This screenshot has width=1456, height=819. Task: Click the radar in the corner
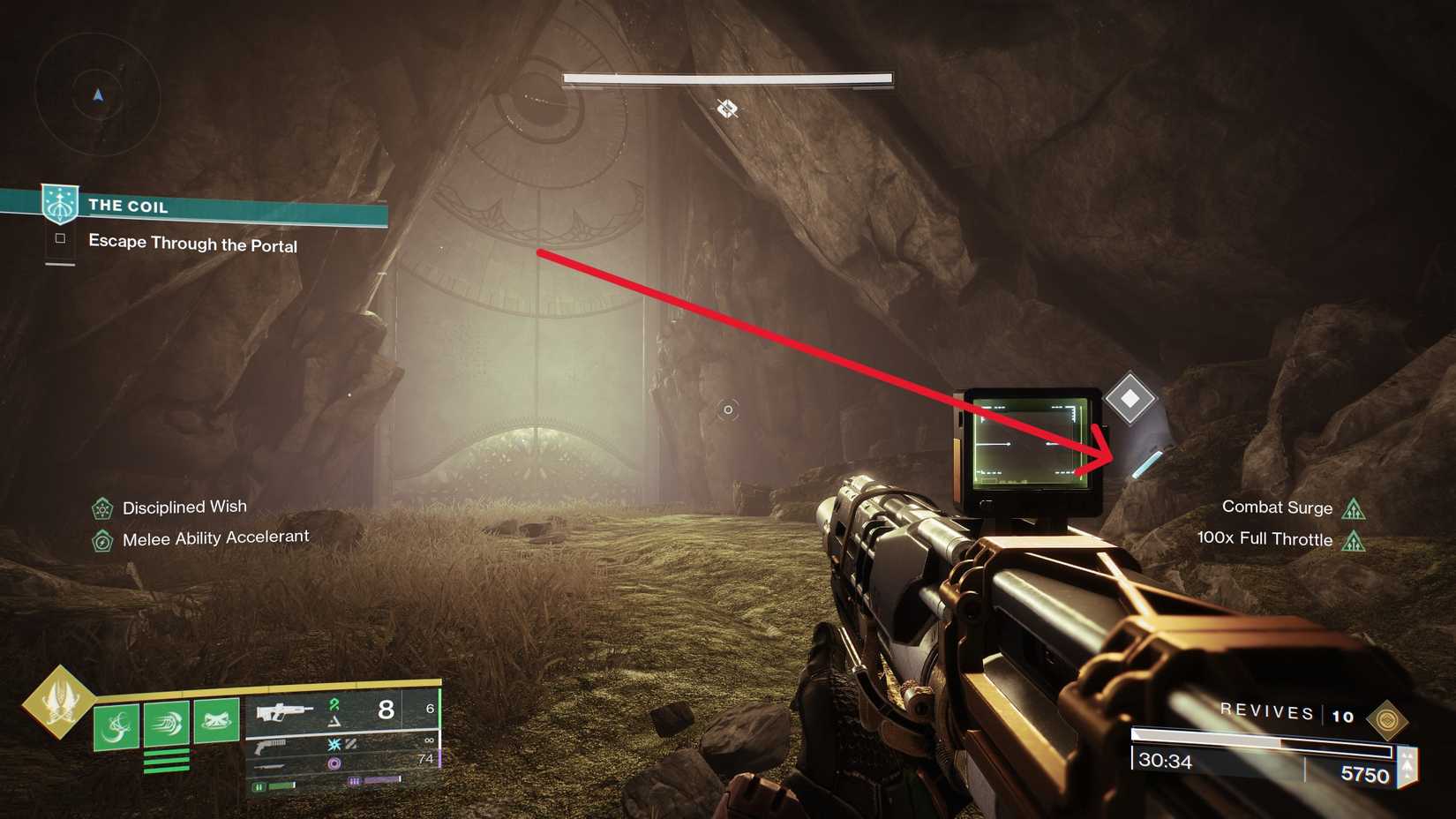click(x=97, y=94)
